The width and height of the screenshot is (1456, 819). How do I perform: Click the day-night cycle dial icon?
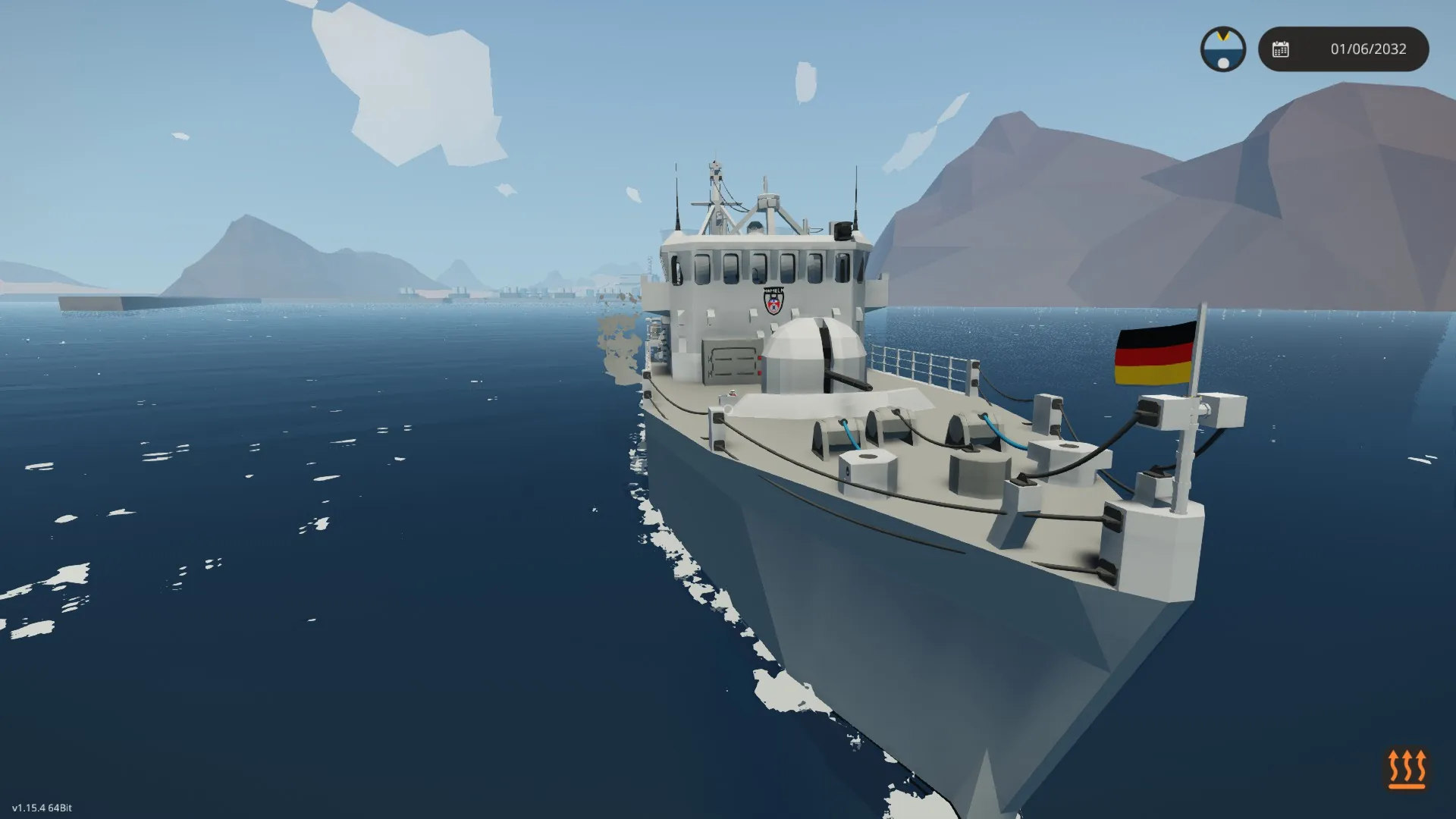click(1222, 49)
